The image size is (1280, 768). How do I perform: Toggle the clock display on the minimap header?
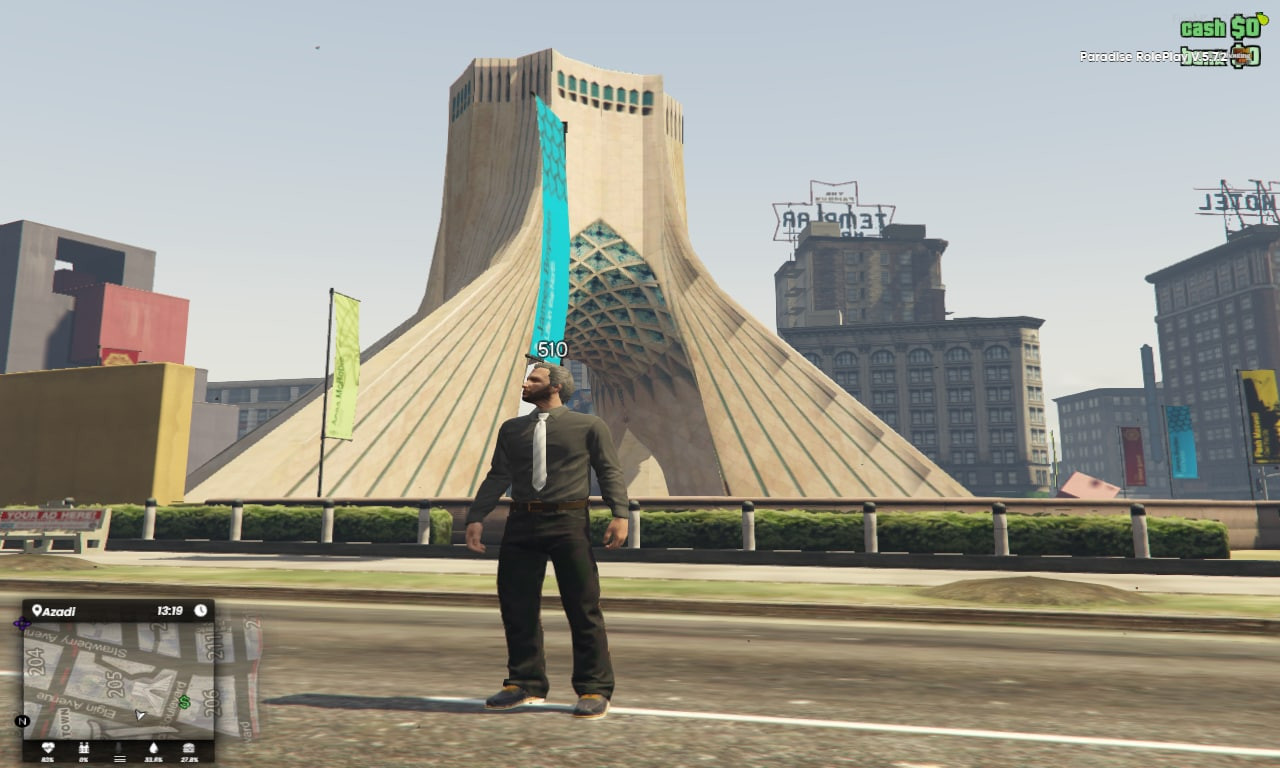click(x=201, y=610)
